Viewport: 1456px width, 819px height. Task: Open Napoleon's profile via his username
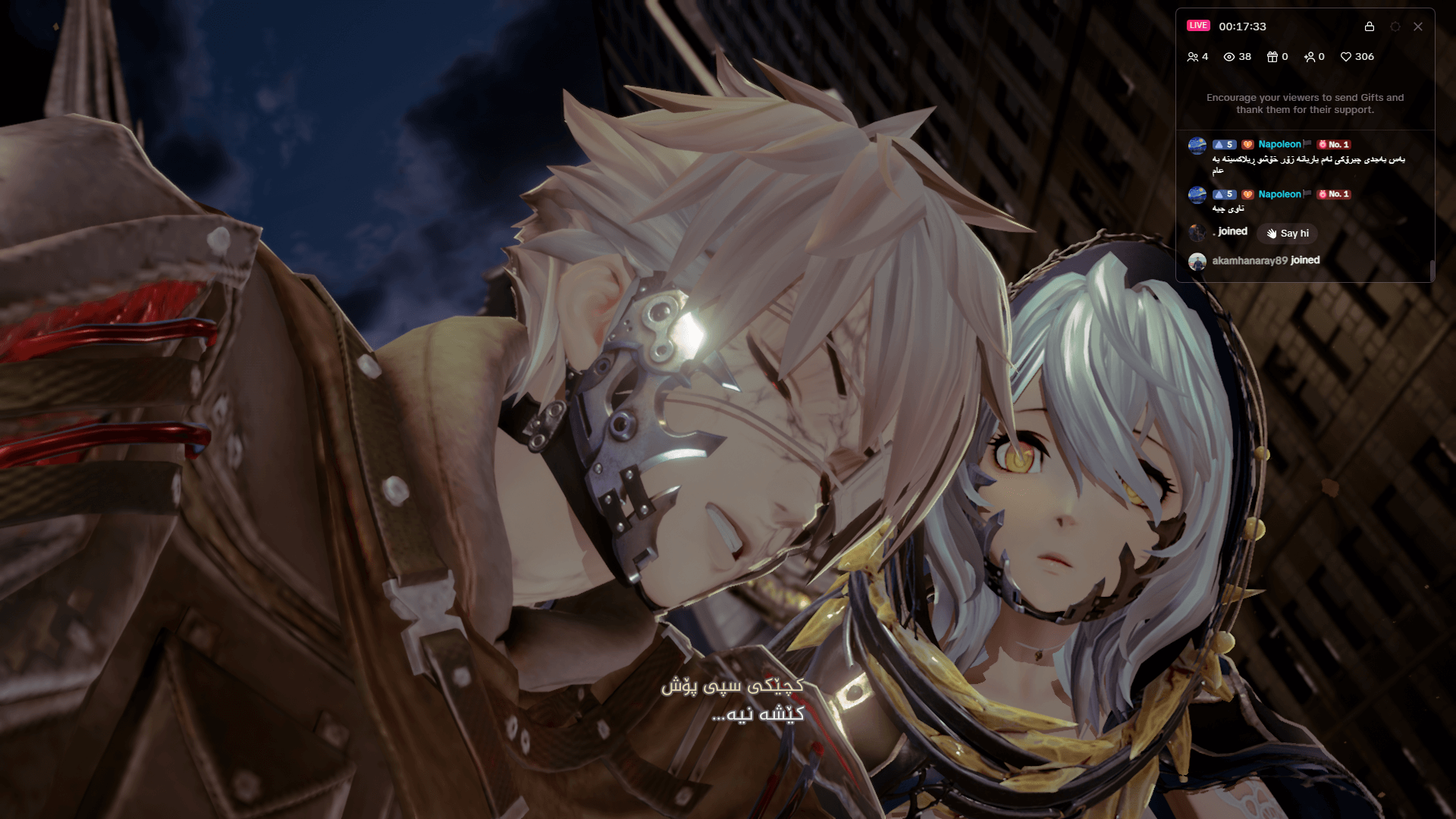[x=1279, y=144]
